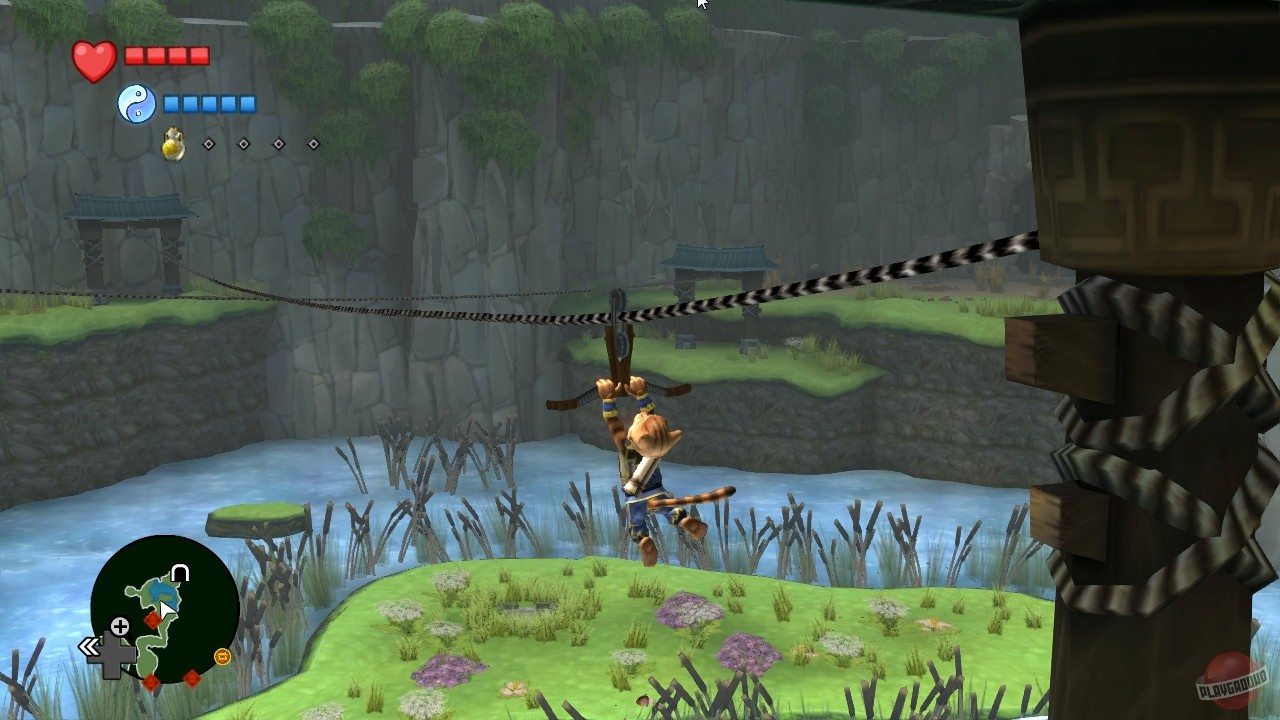The image size is (1280, 720).
Task: Collapse the minimap using the double chevron
Action: coord(89,645)
